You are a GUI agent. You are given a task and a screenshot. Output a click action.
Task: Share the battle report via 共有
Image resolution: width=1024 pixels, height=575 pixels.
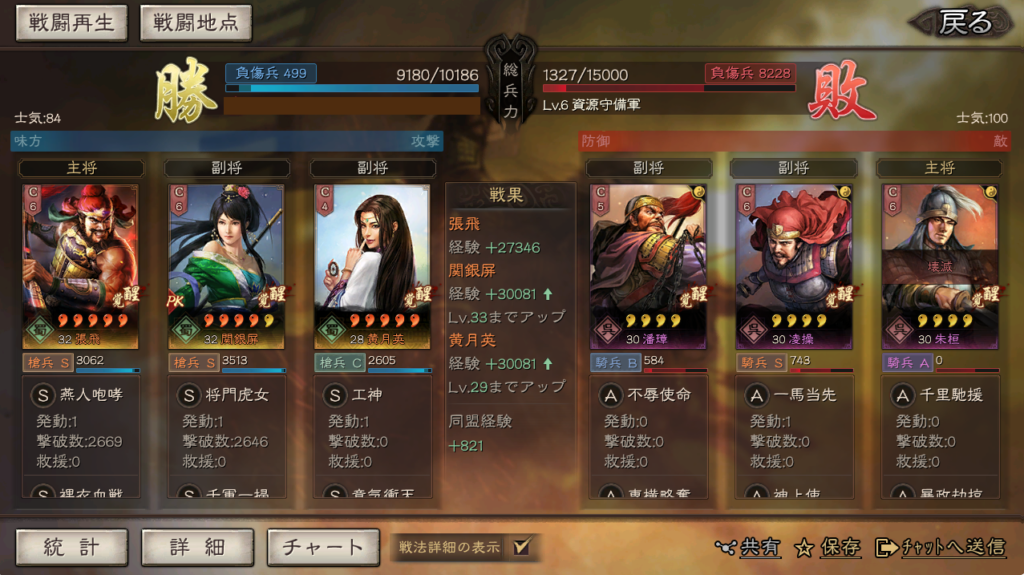point(749,547)
